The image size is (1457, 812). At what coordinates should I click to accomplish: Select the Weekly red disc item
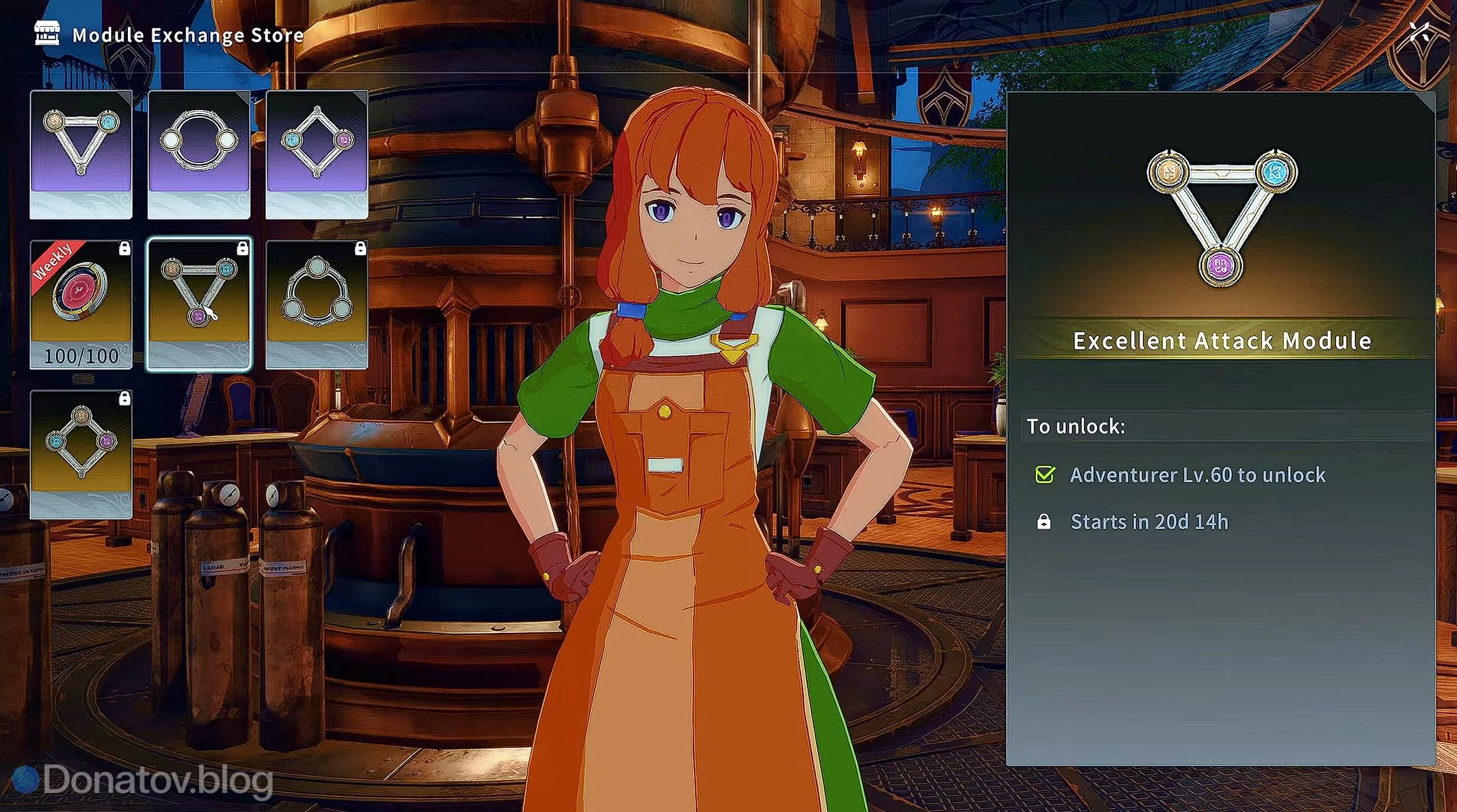click(81, 304)
